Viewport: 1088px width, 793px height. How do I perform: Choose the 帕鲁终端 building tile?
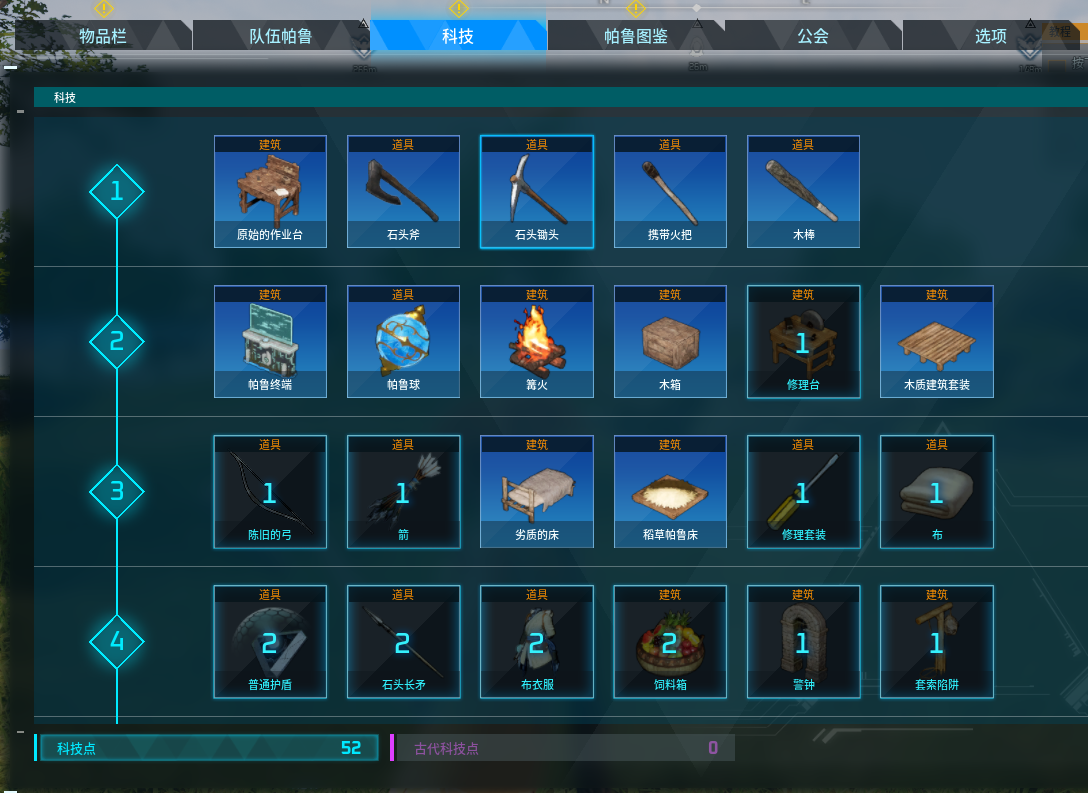tap(270, 342)
